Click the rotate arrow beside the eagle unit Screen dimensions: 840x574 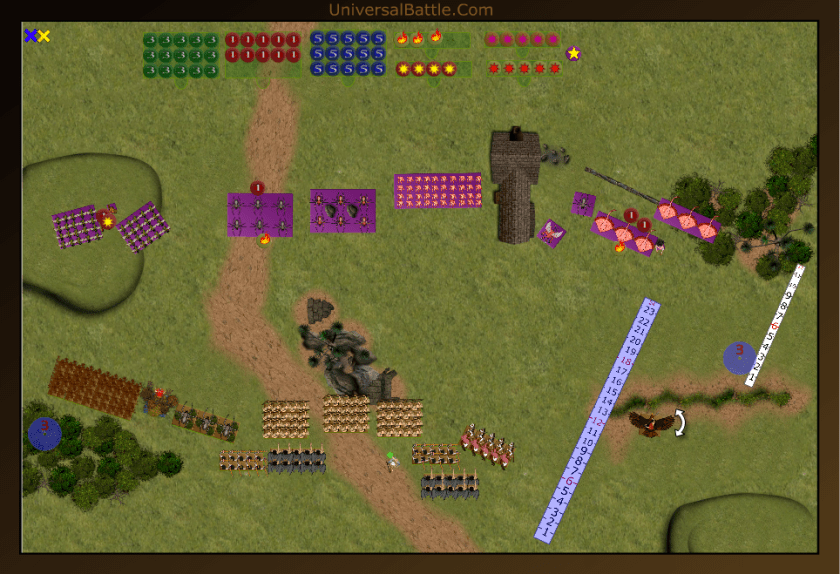[680, 423]
